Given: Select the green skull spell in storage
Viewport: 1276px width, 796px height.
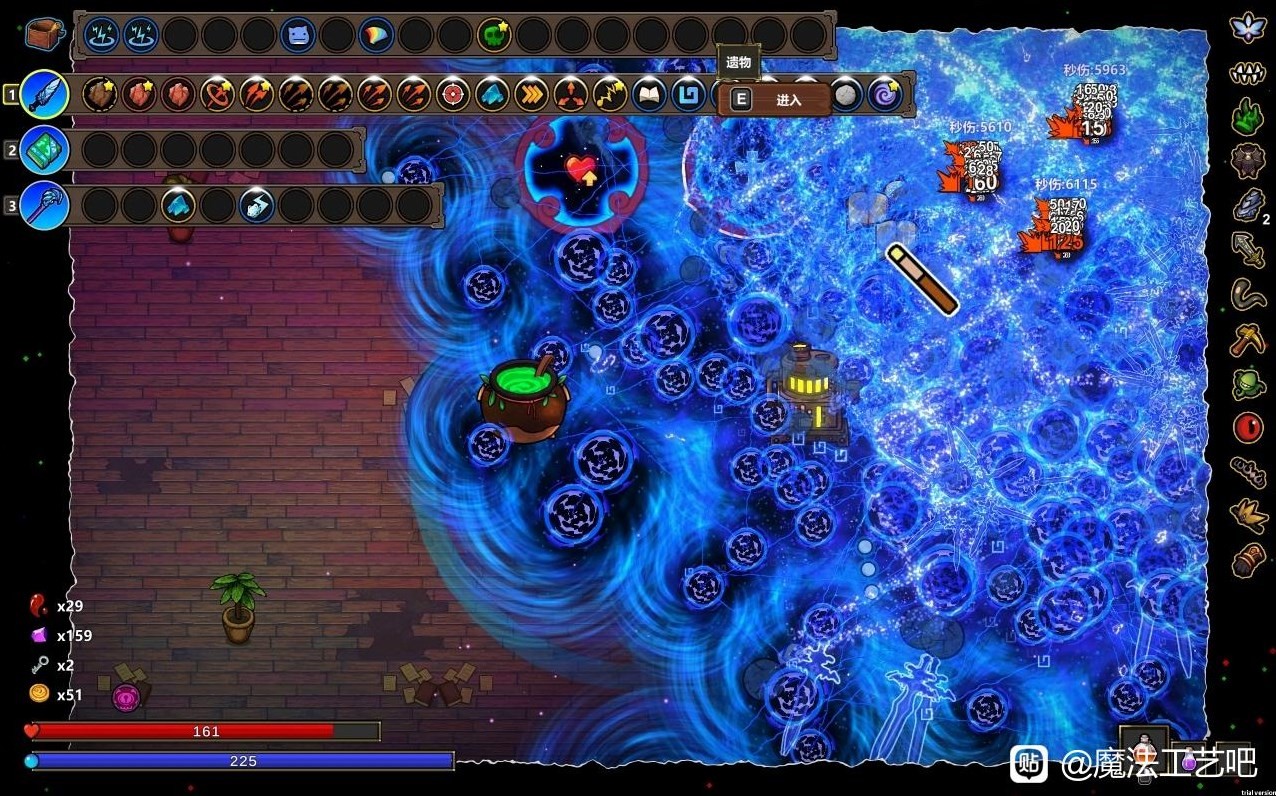Looking at the screenshot, I should [x=493, y=36].
